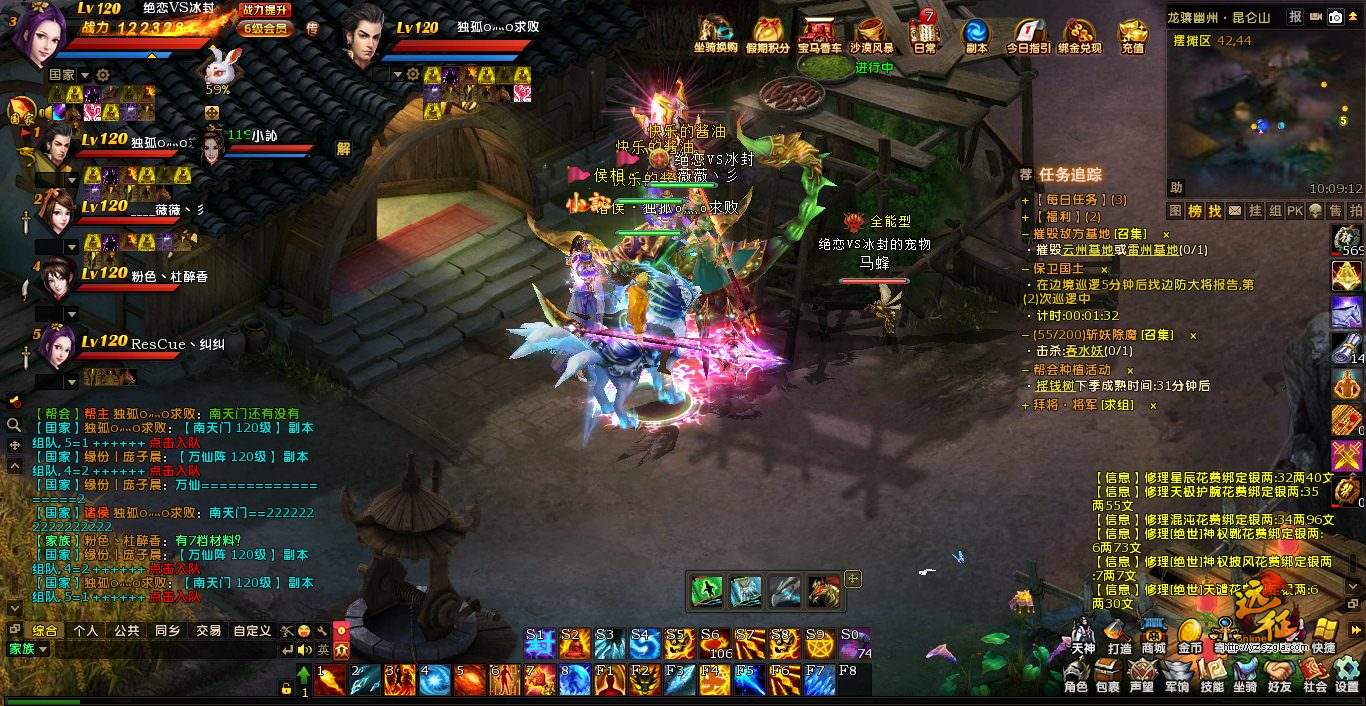This screenshot has width=1366, height=706.
Task: Expand the 每日任务 daily quest group
Action: pyautogui.click(x=1066, y=200)
